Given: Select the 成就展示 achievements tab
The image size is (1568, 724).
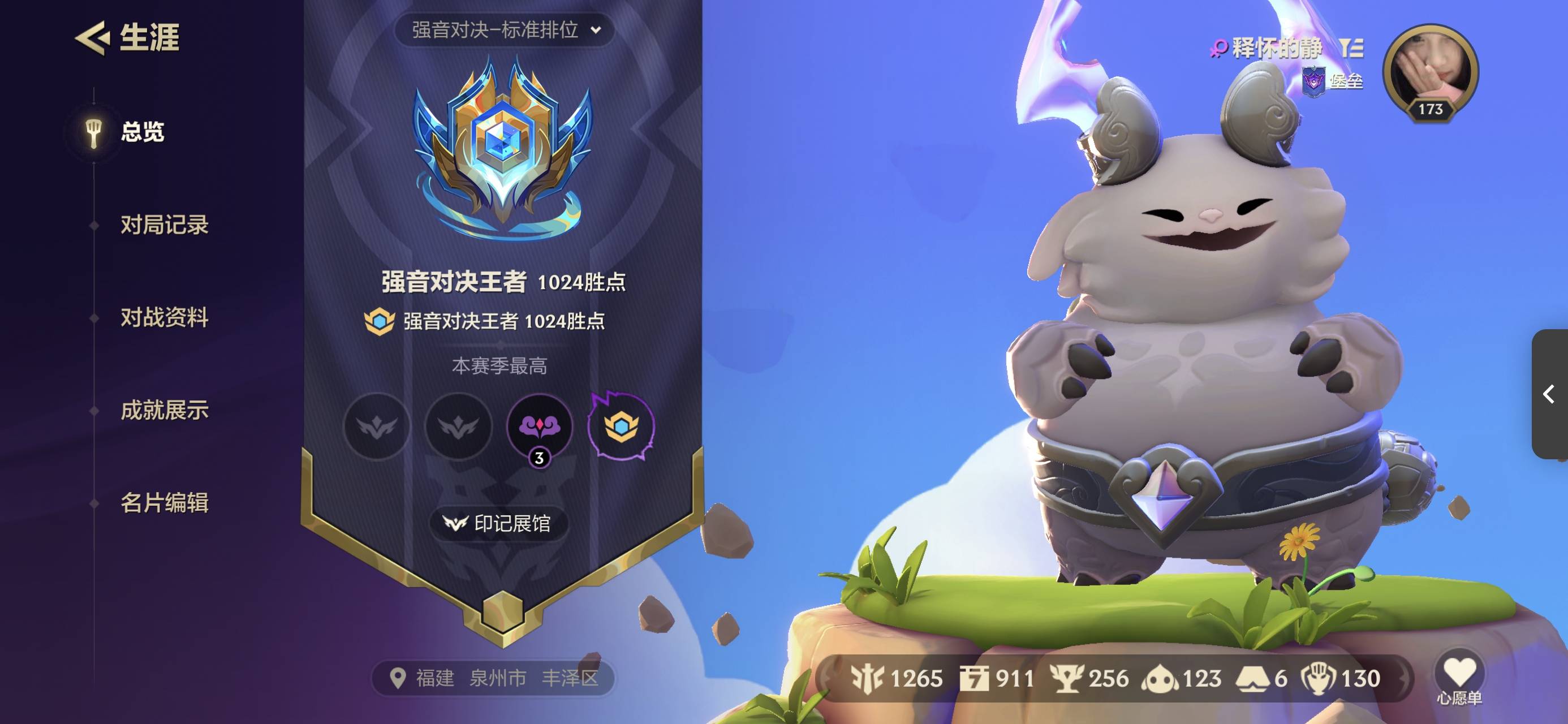Looking at the screenshot, I should click(163, 411).
